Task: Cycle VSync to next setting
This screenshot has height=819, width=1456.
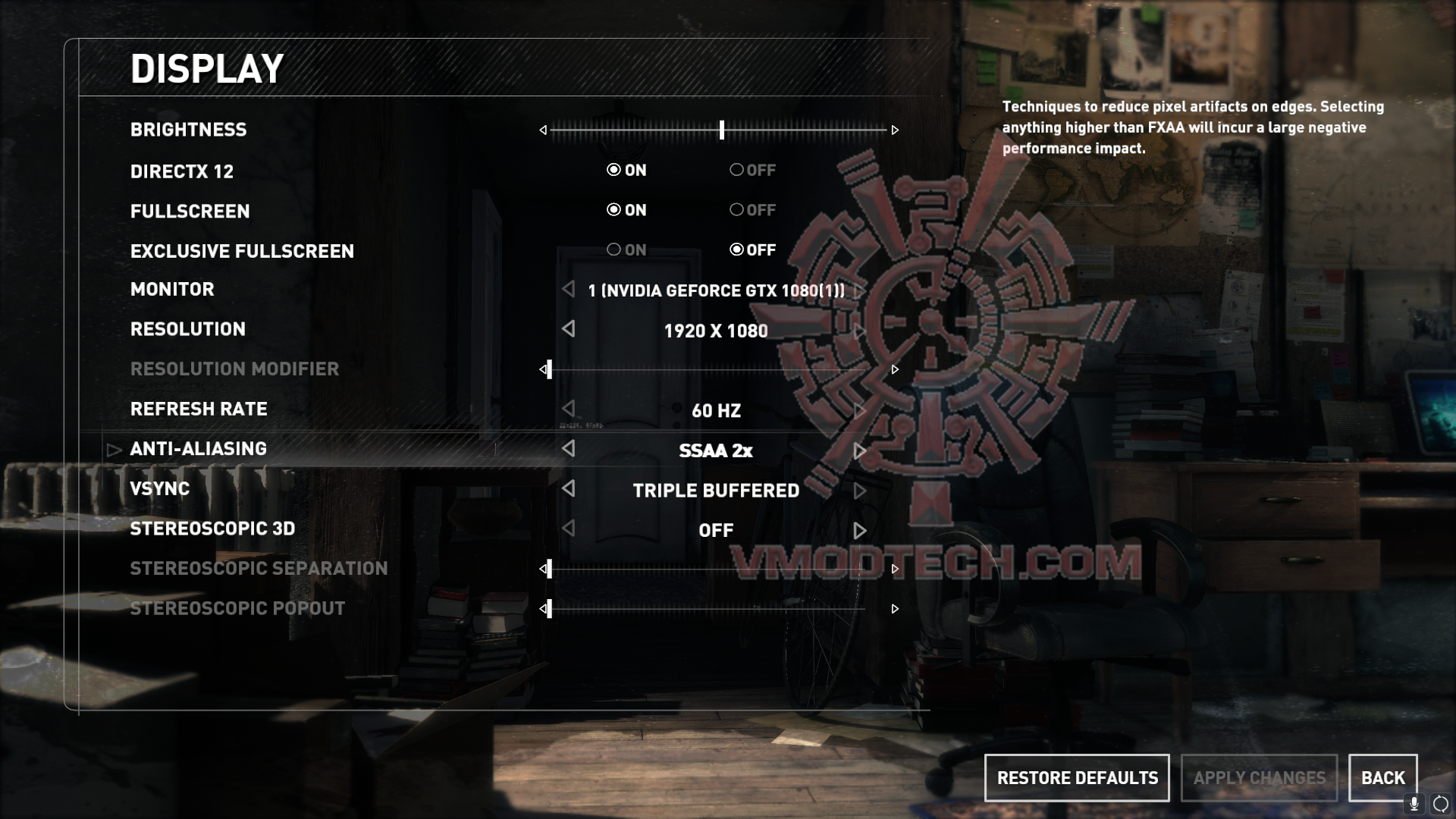Action: [x=859, y=491]
